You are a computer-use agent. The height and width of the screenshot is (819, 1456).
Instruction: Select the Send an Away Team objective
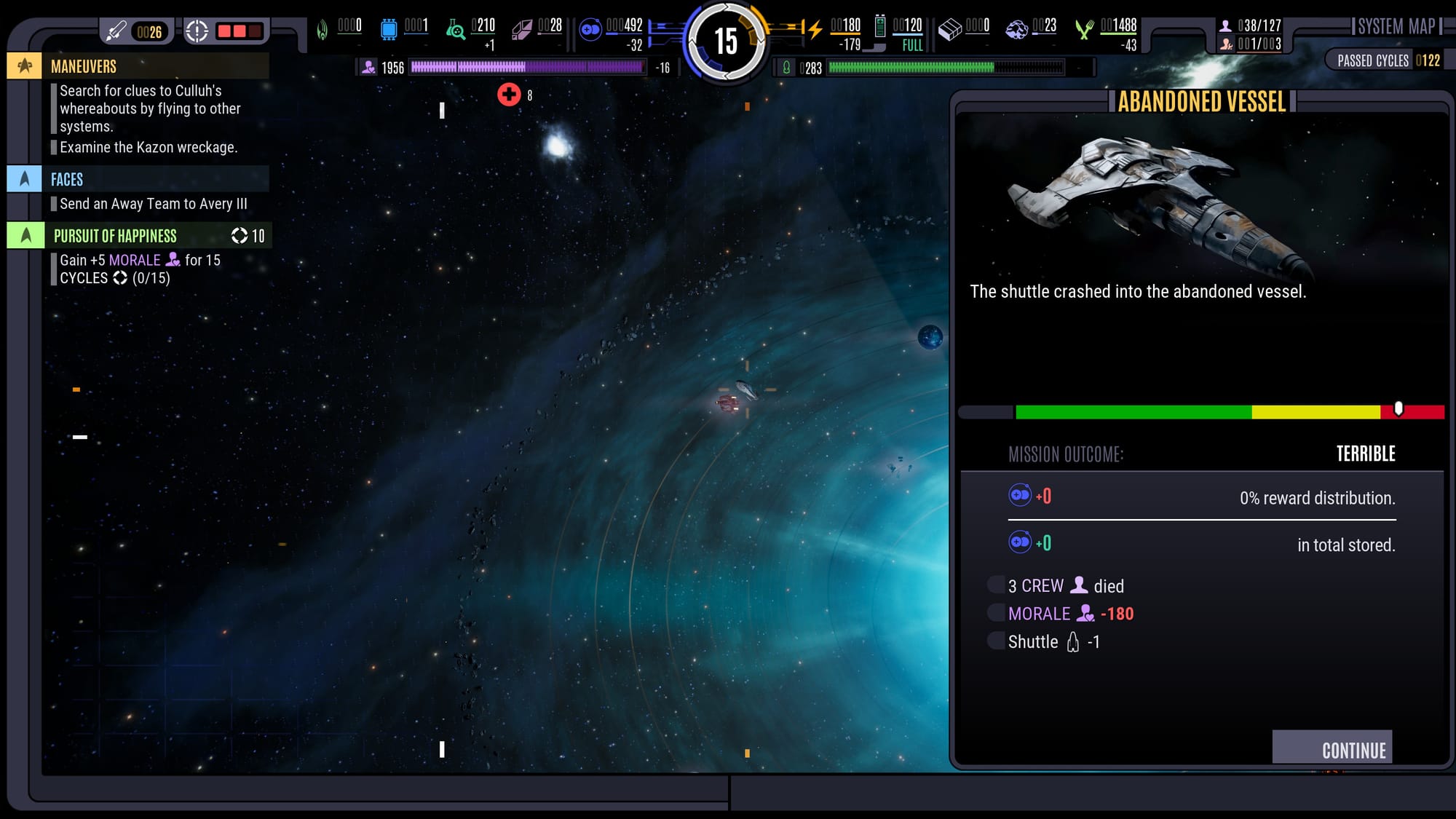[x=153, y=204]
